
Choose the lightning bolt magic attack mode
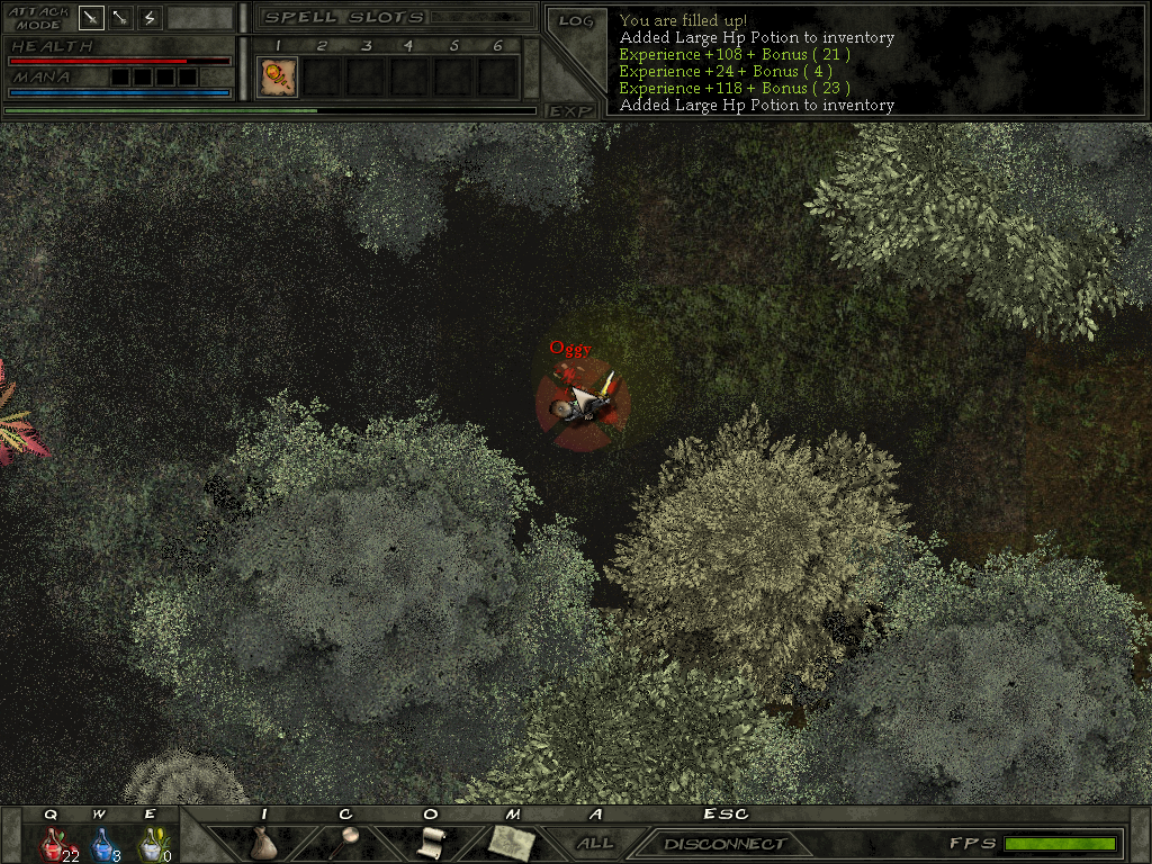click(x=150, y=18)
